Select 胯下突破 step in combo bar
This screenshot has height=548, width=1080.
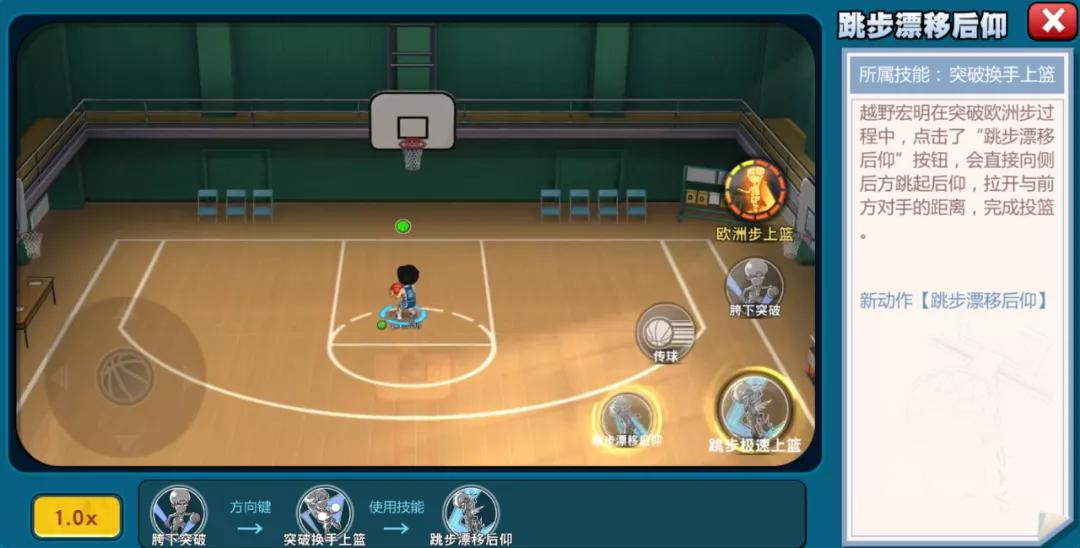tap(178, 512)
